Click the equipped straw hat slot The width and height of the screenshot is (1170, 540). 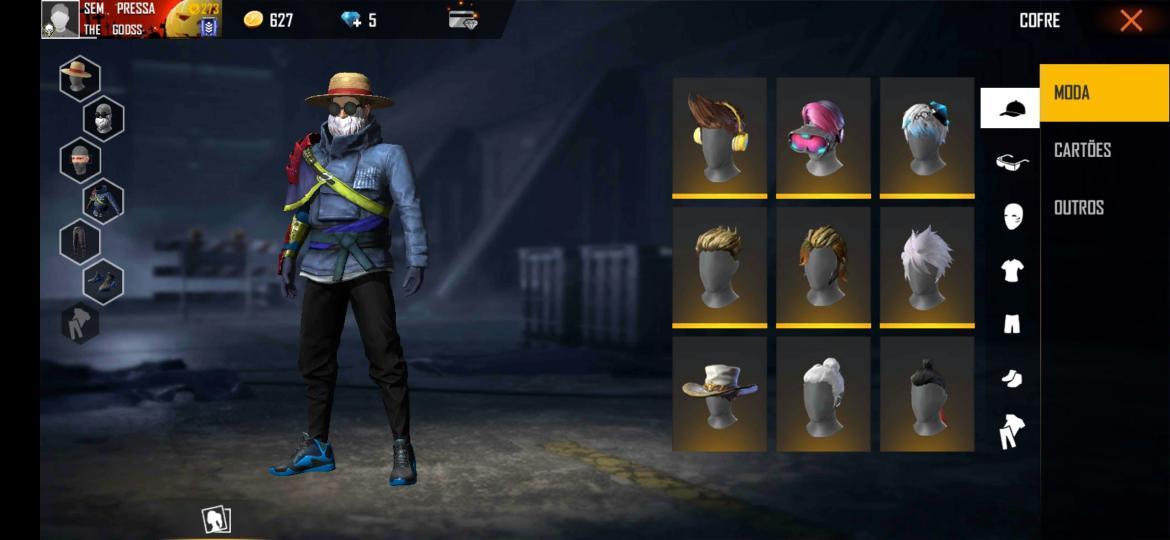tap(79, 76)
